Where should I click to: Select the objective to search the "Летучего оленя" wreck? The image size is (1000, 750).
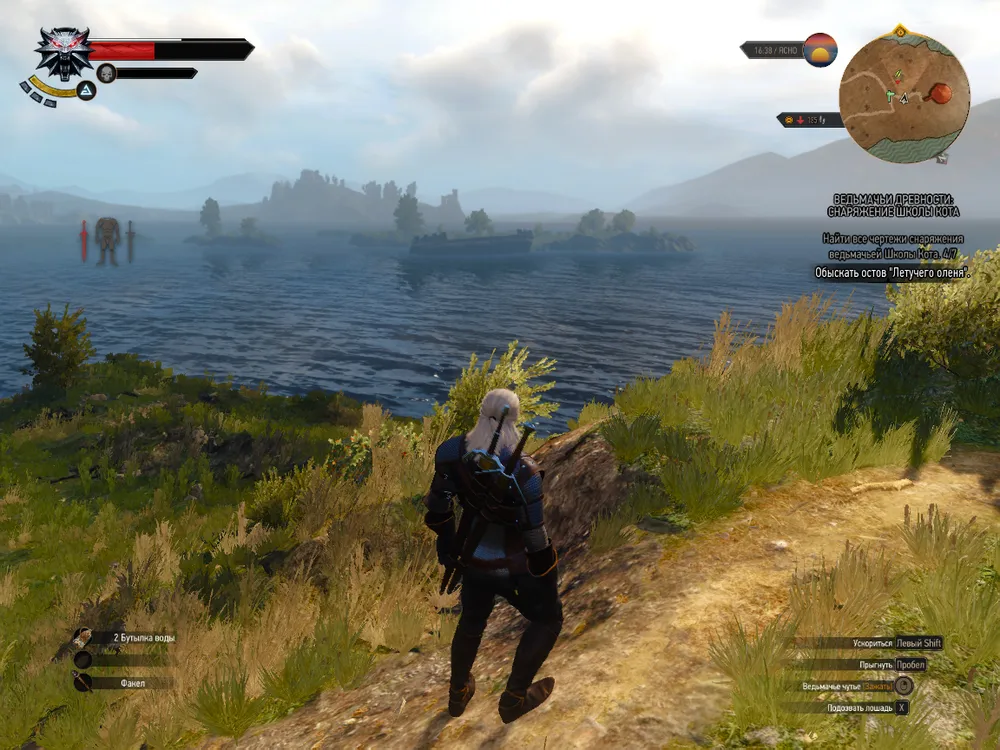[x=892, y=272]
